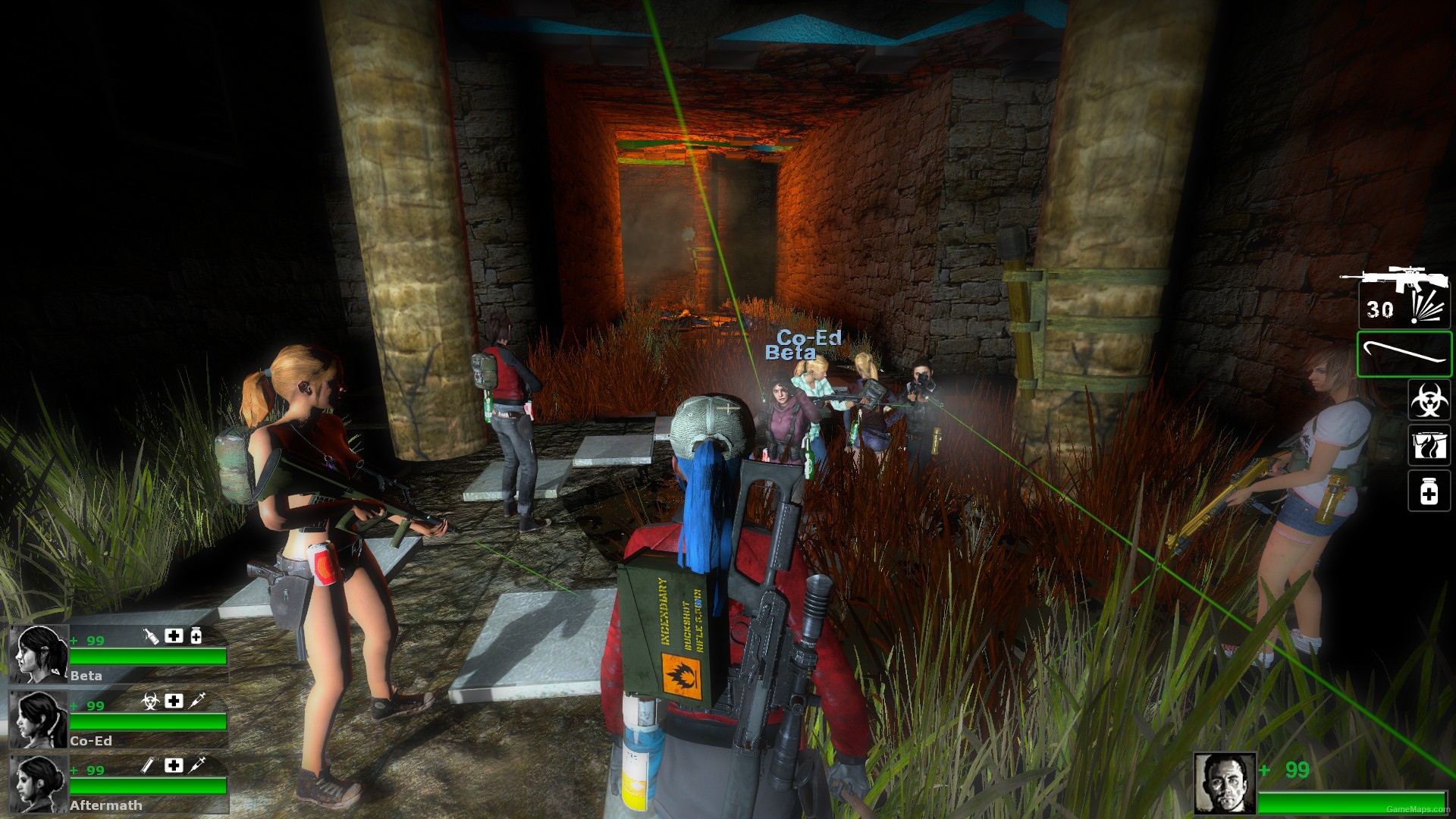The width and height of the screenshot is (1456, 819).
Task: Click Co-Ed's biohazard bile jar icon
Action: pyautogui.click(x=151, y=701)
